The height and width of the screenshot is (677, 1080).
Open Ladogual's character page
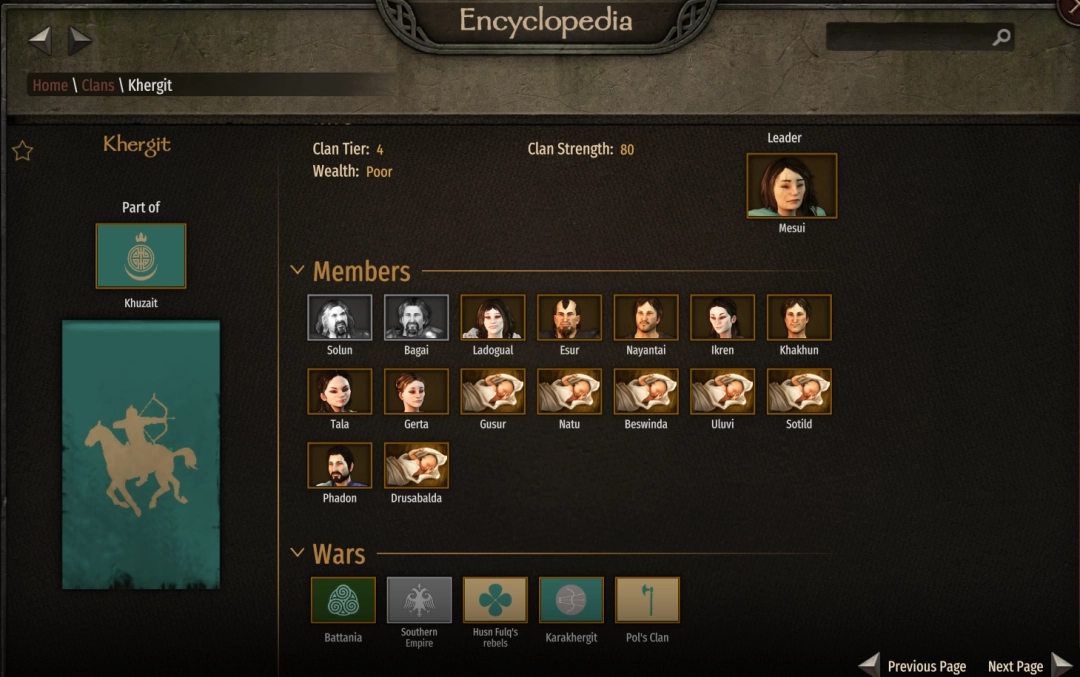coord(493,318)
